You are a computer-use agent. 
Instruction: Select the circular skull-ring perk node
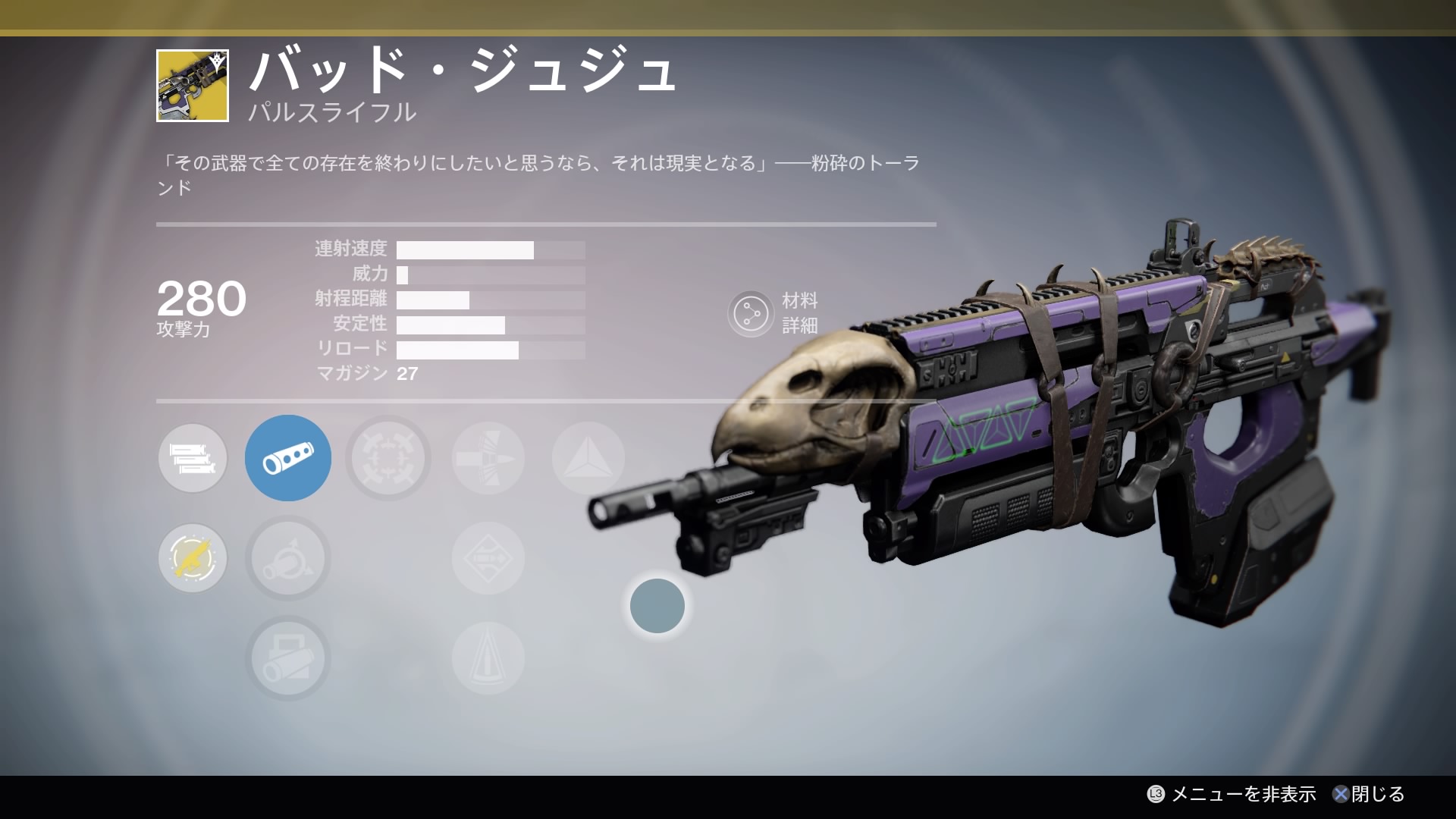[x=388, y=458]
